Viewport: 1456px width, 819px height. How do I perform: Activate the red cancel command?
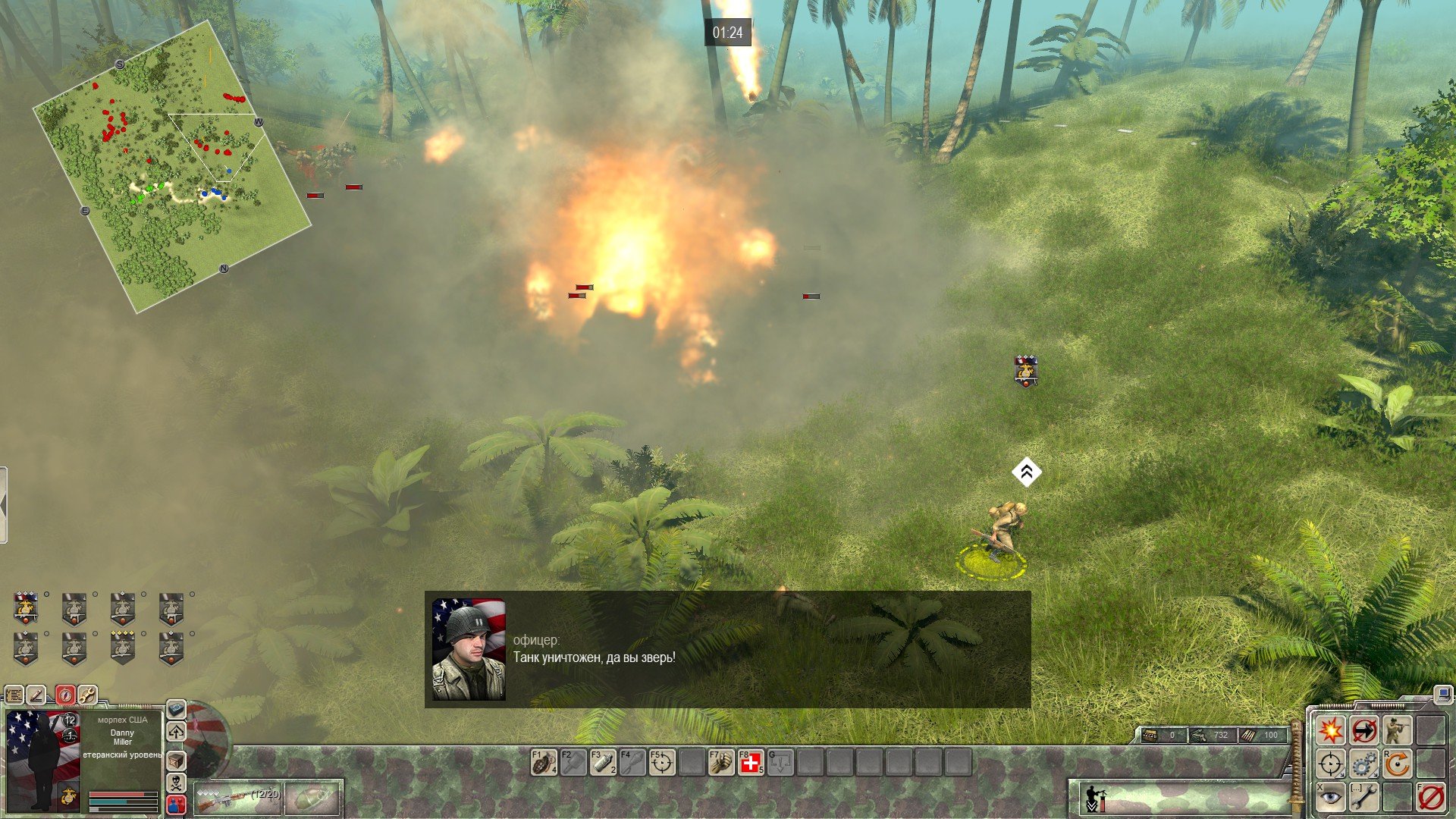pyautogui.click(x=1430, y=797)
